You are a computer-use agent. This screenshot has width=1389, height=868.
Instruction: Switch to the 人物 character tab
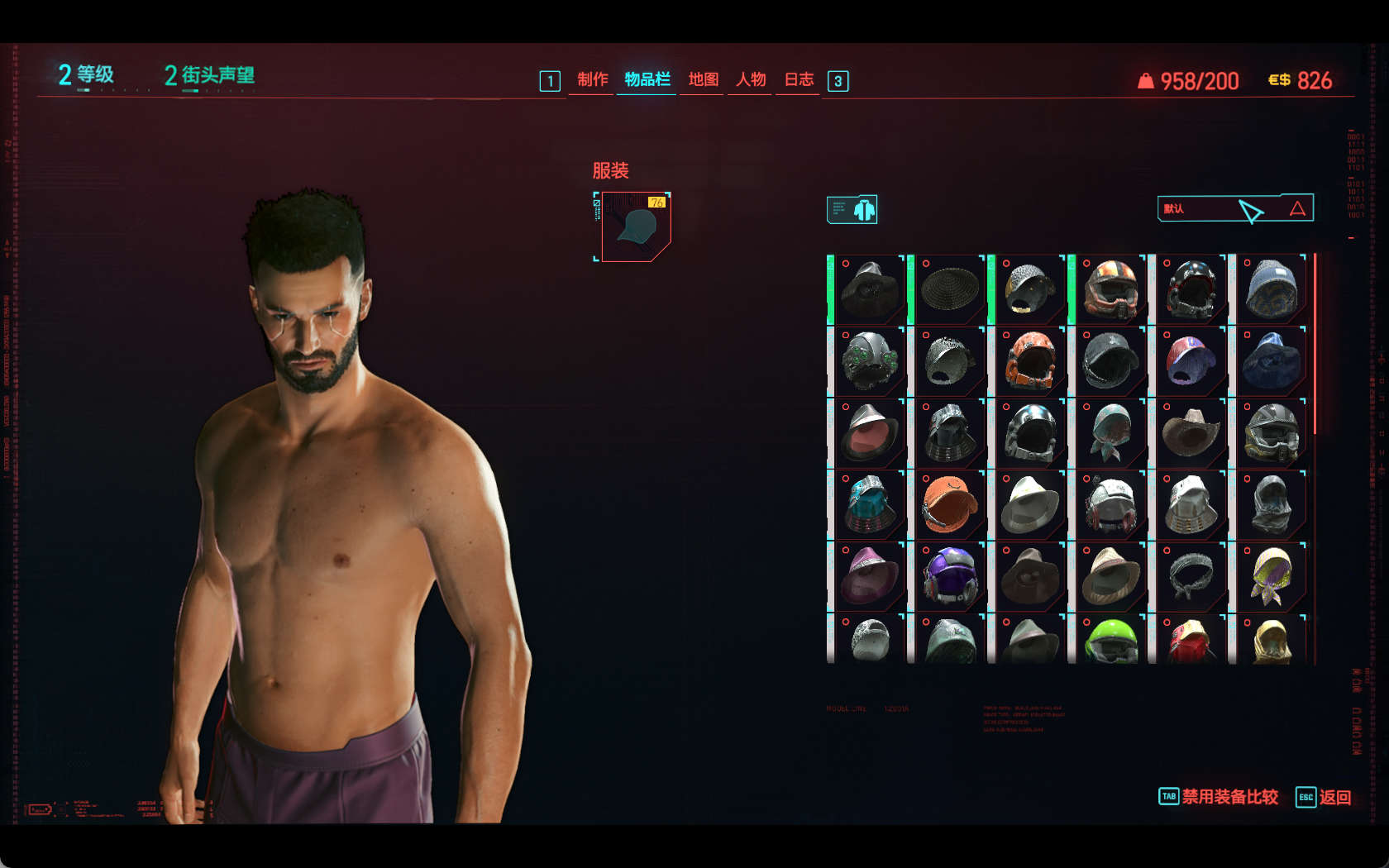coord(751,79)
